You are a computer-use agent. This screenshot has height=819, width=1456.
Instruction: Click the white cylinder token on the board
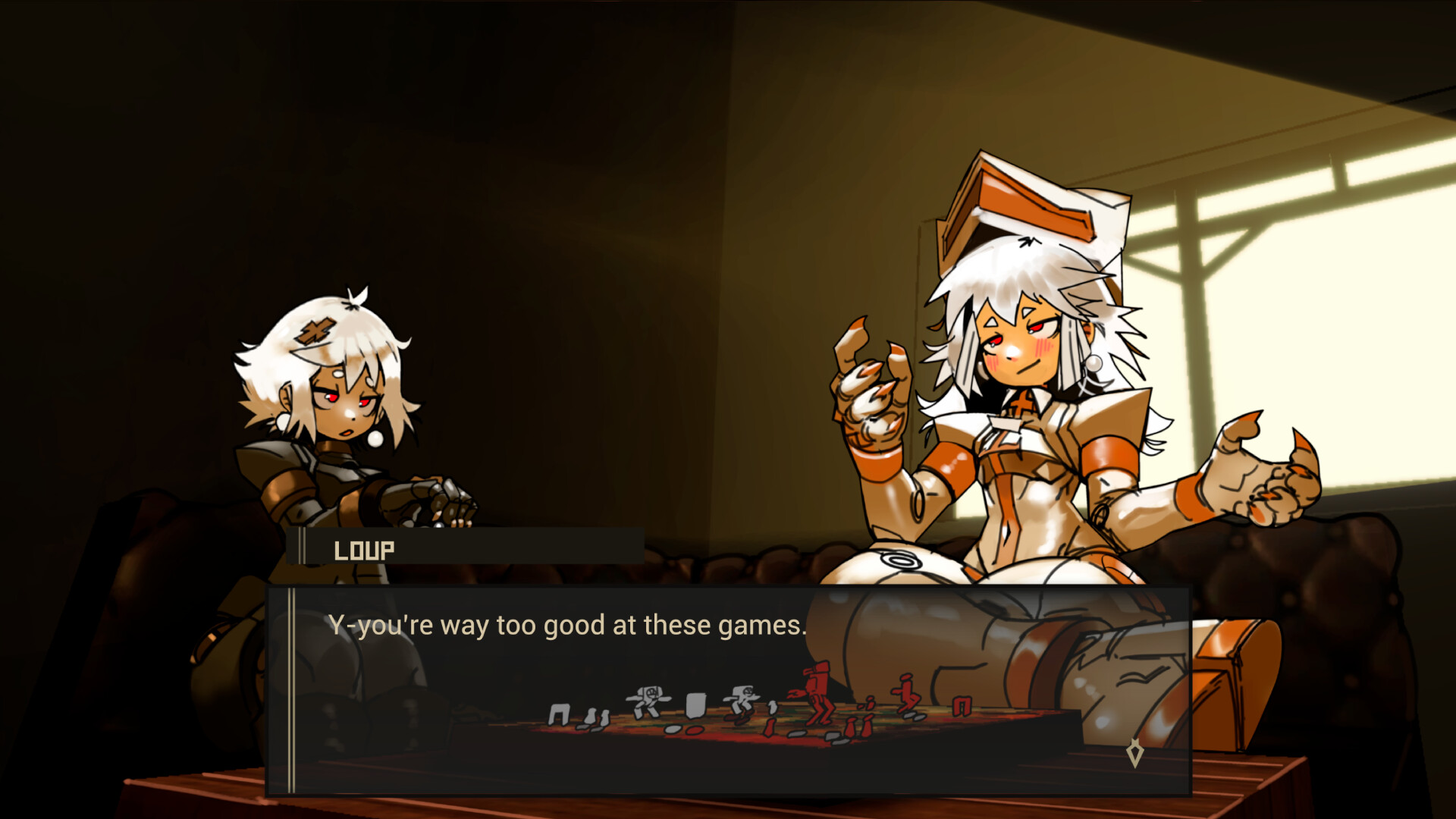click(x=696, y=704)
